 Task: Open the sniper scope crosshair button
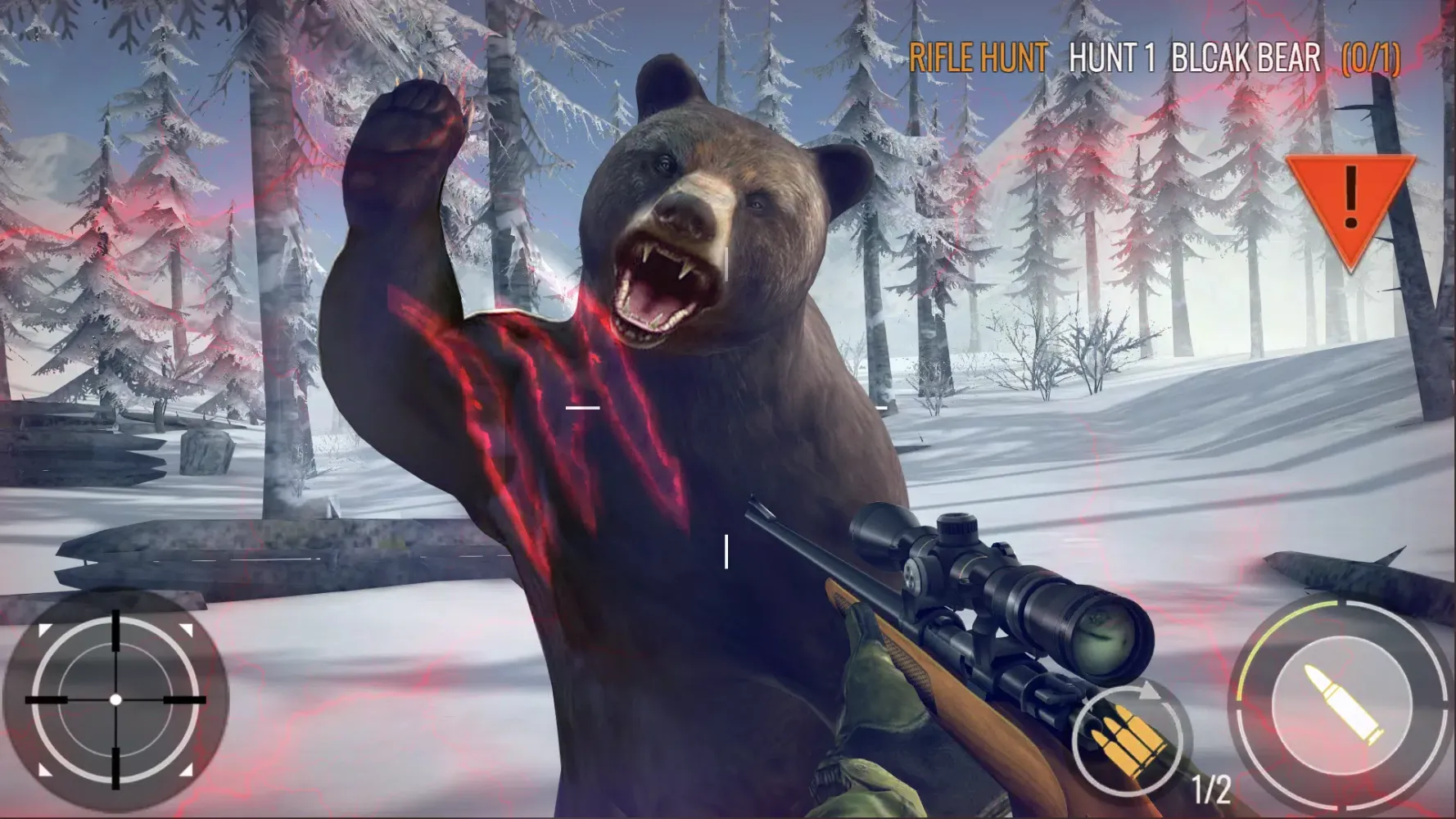(117, 700)
